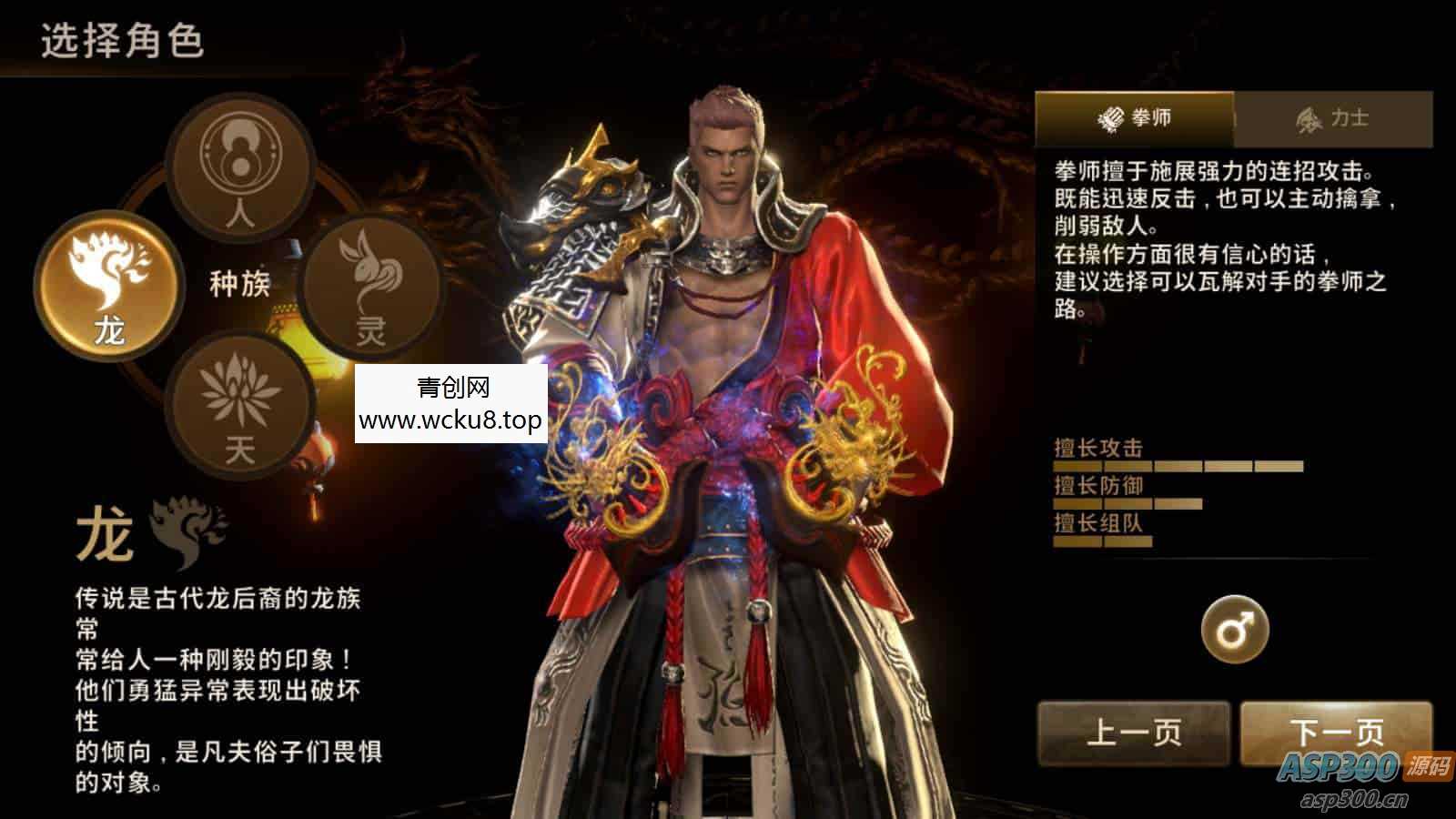
Task: Click the character model in the center
Action: (x=728, y=409)
